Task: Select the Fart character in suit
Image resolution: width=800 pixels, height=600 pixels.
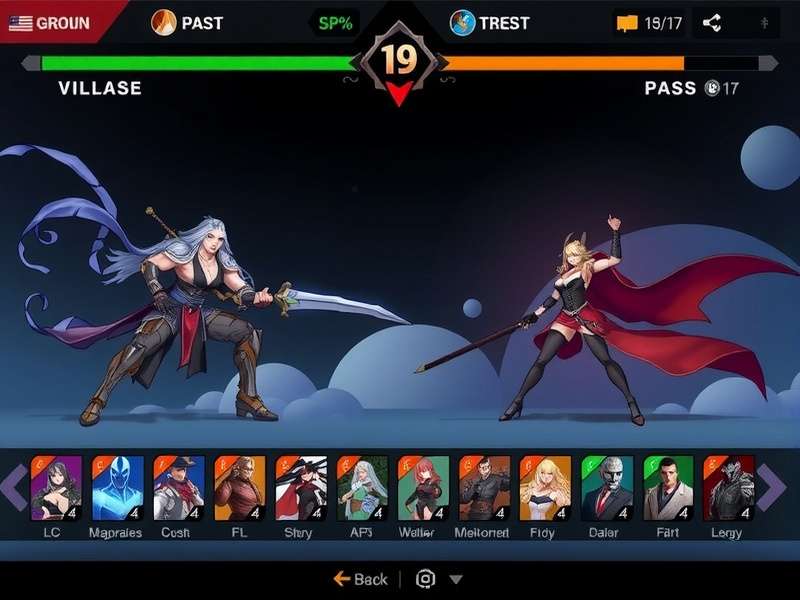Action: [667, 488]
